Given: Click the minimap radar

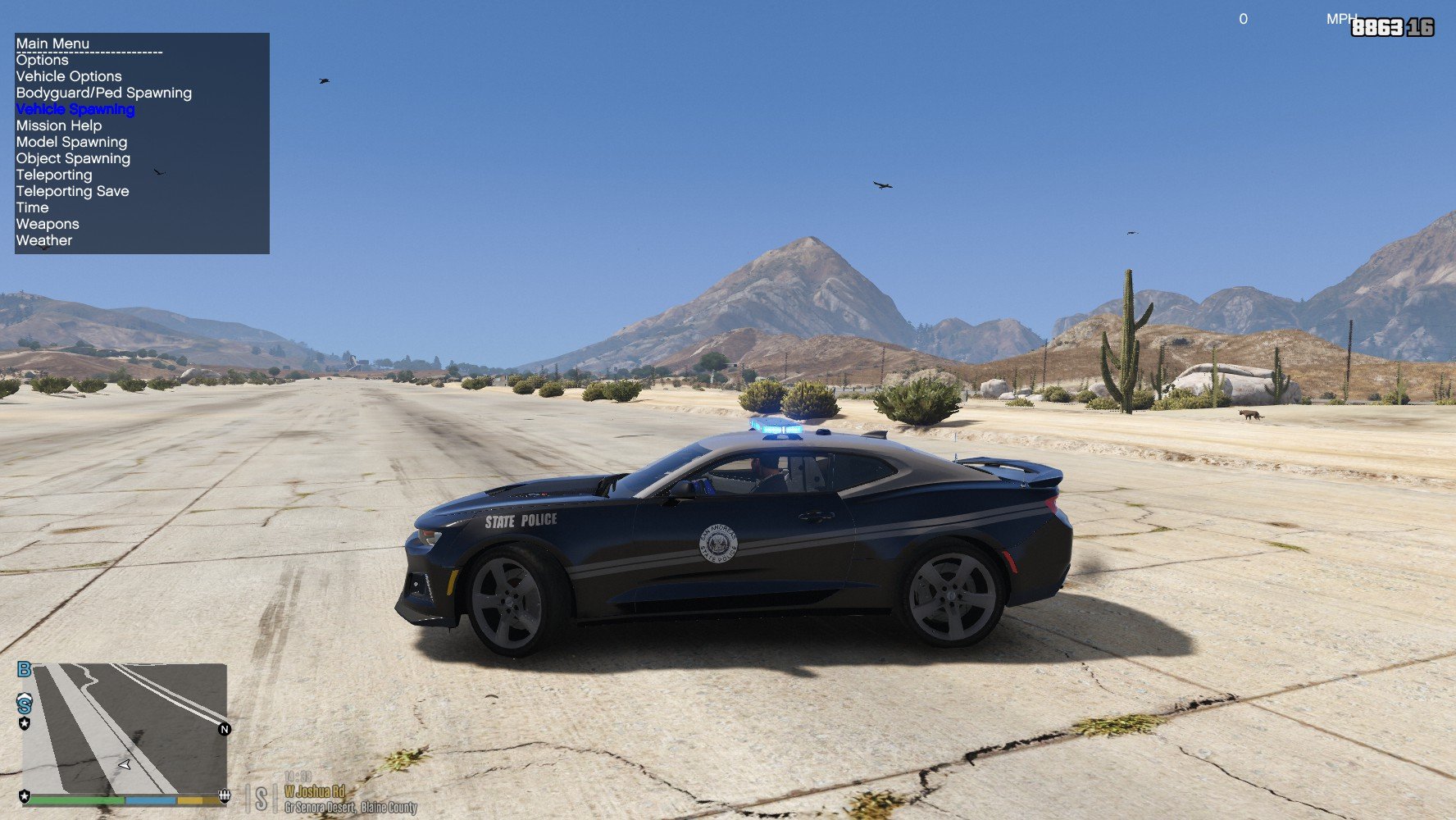Looking at the screenshot, I should (x=124, y=727).
